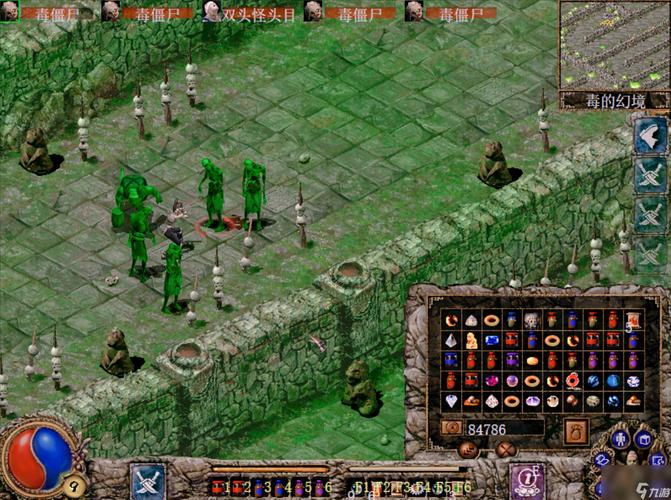Select the scroll item in the inventory
Screen dimensions: 671x500
click(633, 320)
